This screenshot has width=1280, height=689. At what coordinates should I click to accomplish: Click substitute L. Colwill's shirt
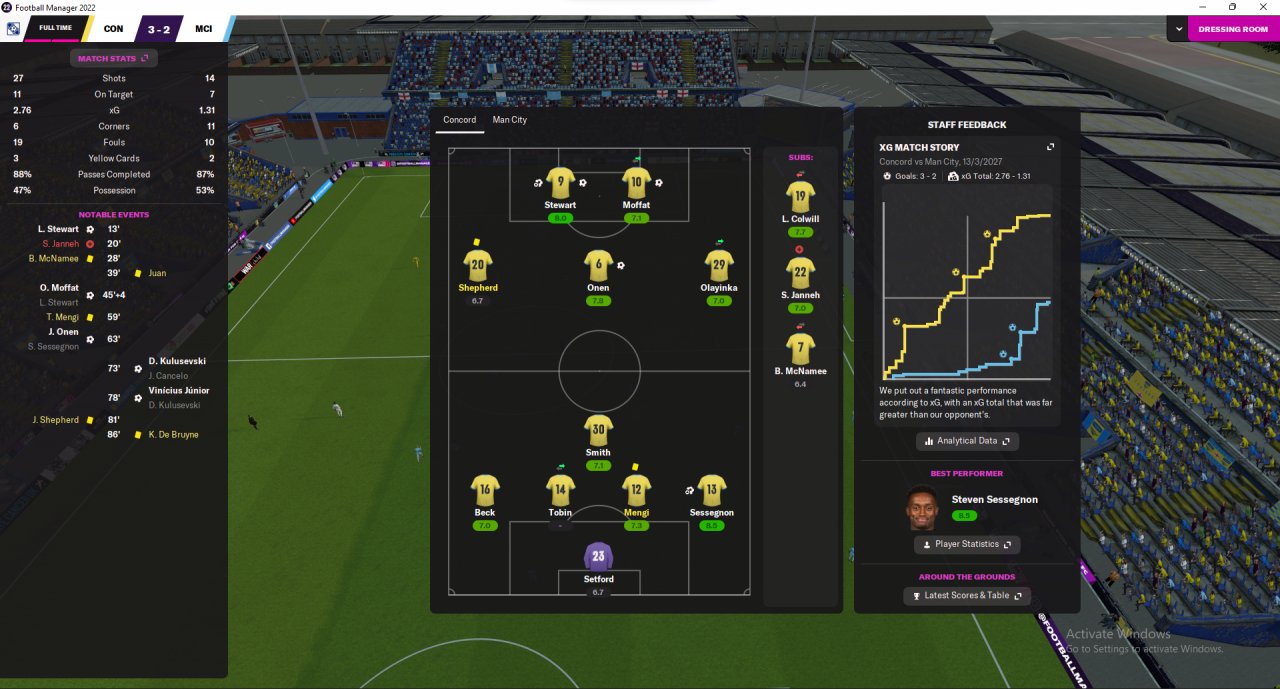(x=800, y=198)
